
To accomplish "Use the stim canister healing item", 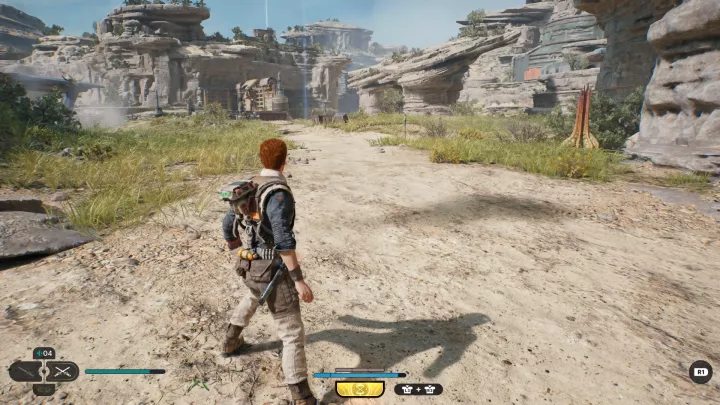I will click(43, 352).
